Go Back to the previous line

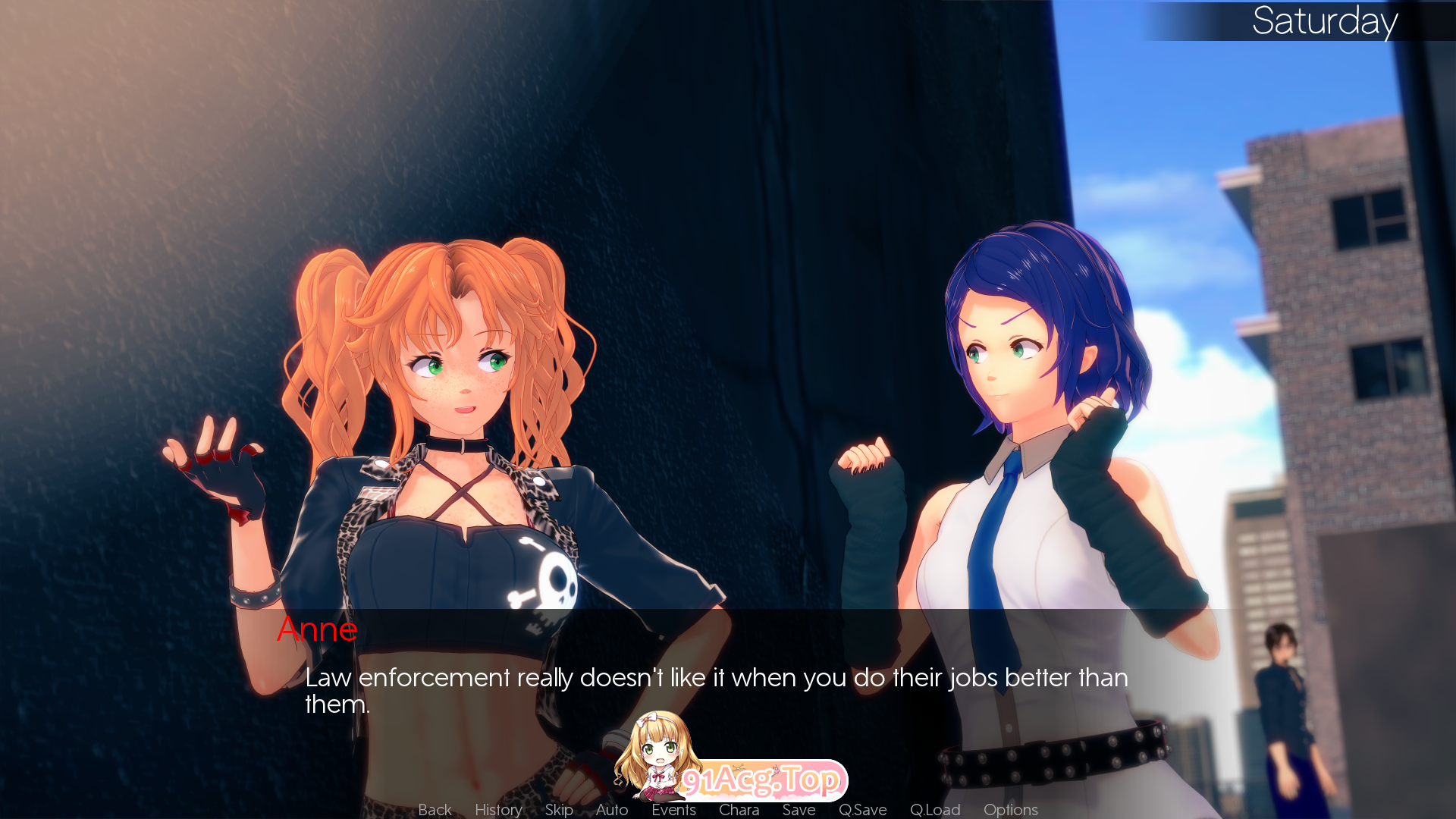point(434,810)
